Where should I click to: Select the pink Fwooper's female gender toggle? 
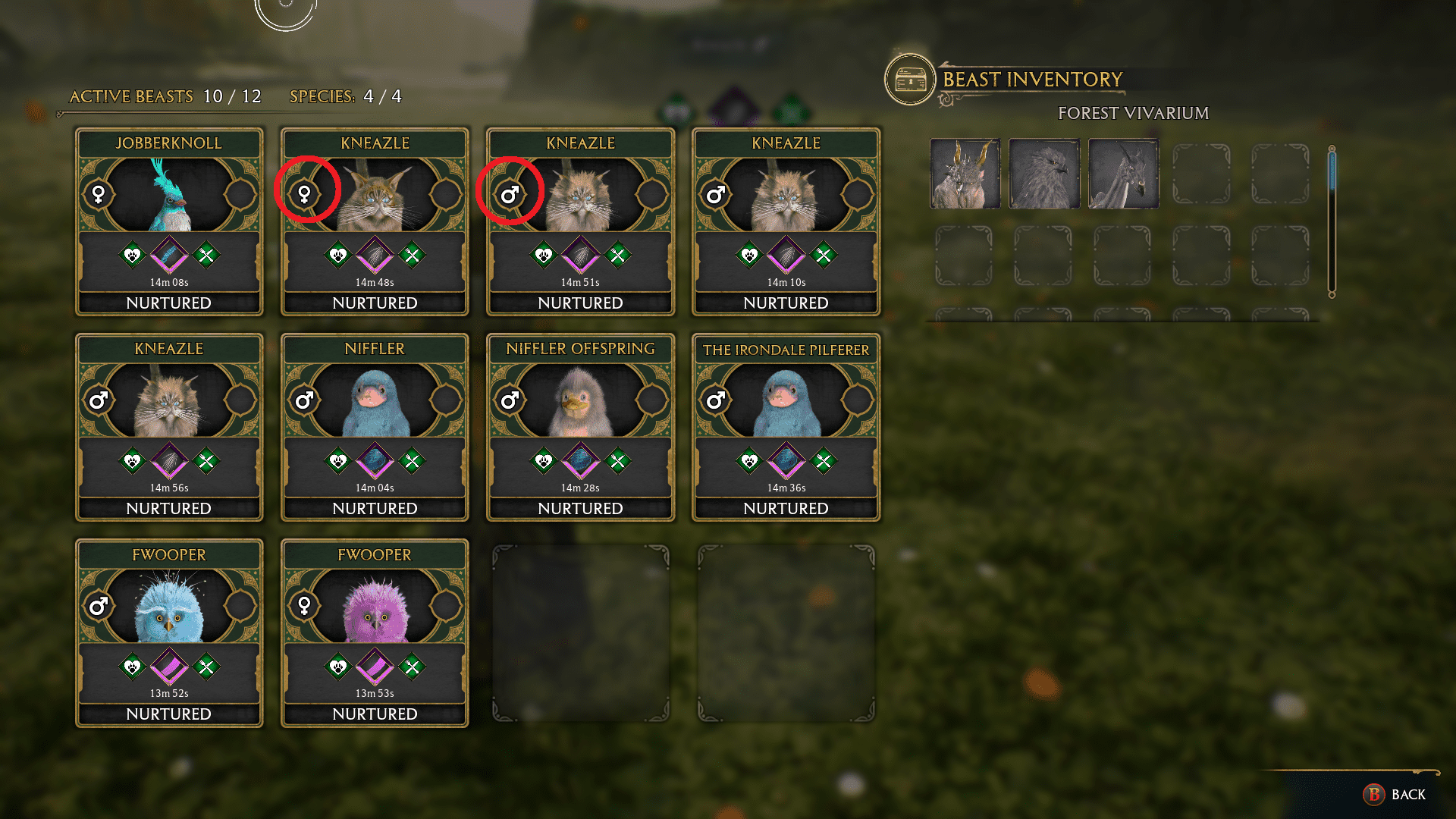point(306,604)
